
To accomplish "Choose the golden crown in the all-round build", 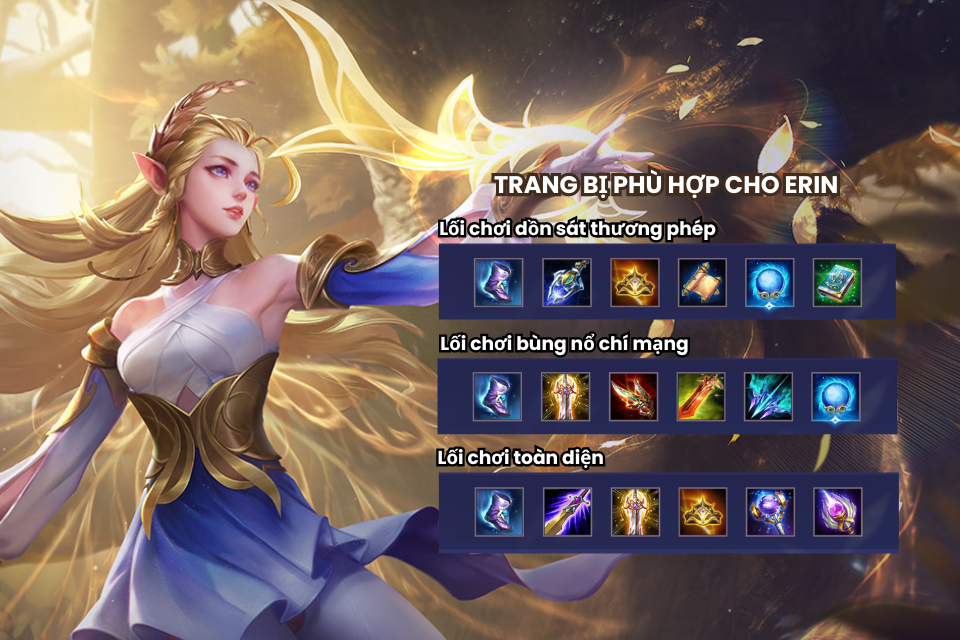I will pos(702,512).
